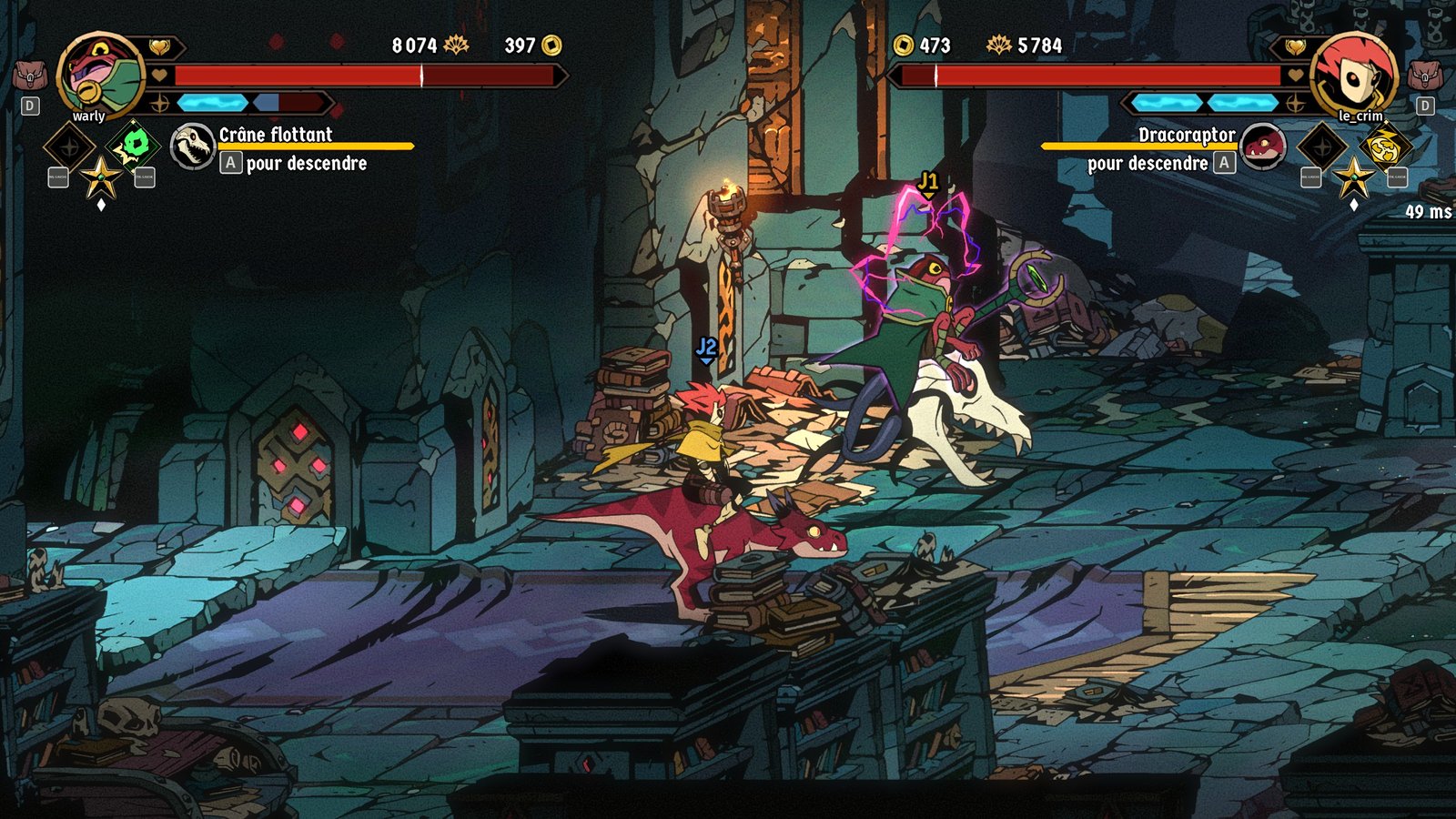Click warly's frog character portrait
1456x819 pixels.
100,75
